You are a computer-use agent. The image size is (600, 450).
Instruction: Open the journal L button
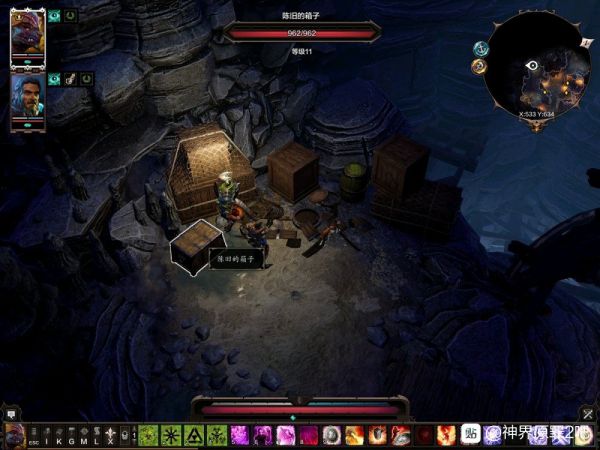96,435
